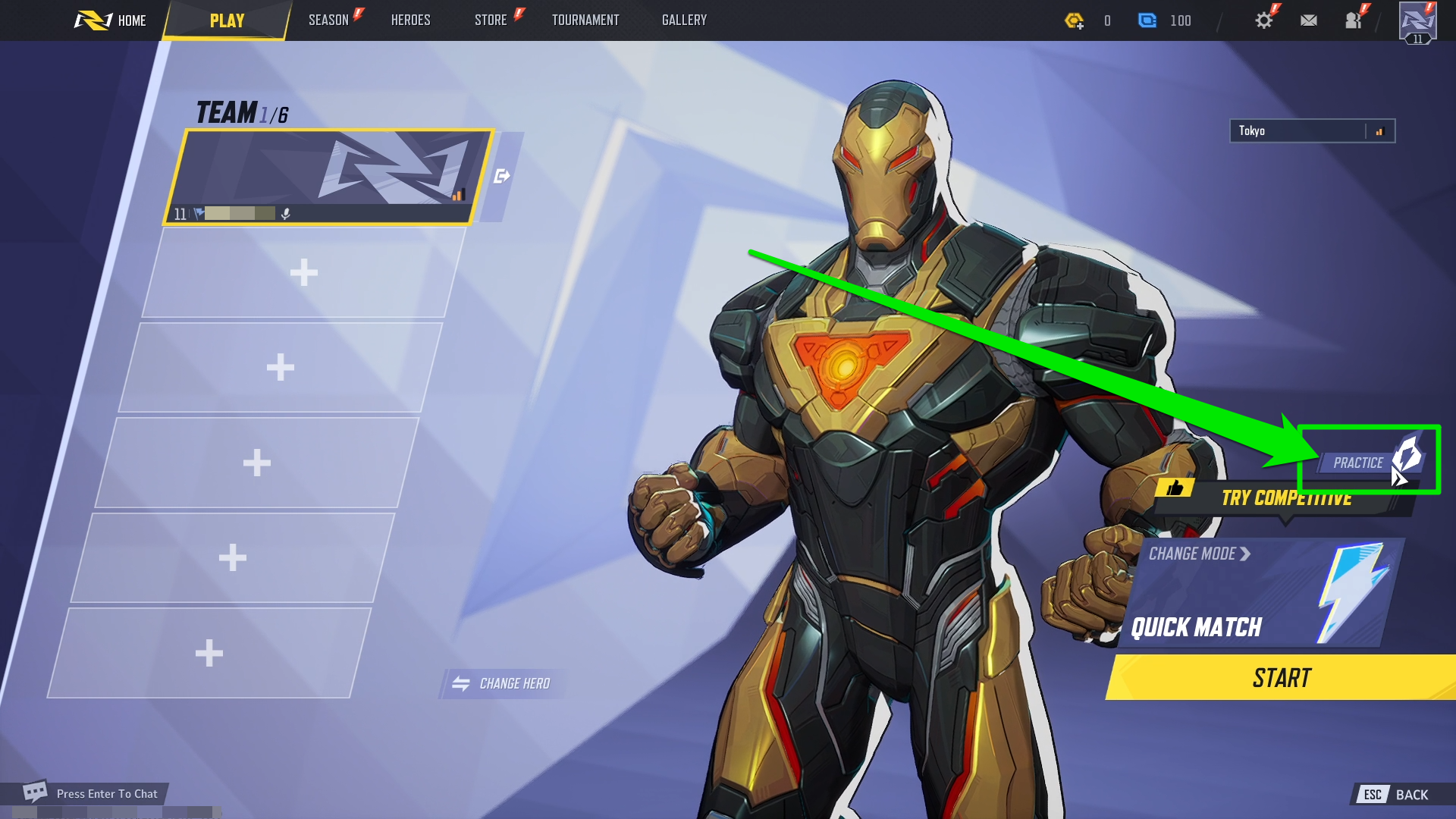Click the blue credits currency icon
Screen dimensions: 1456x819
(1149, 20)
